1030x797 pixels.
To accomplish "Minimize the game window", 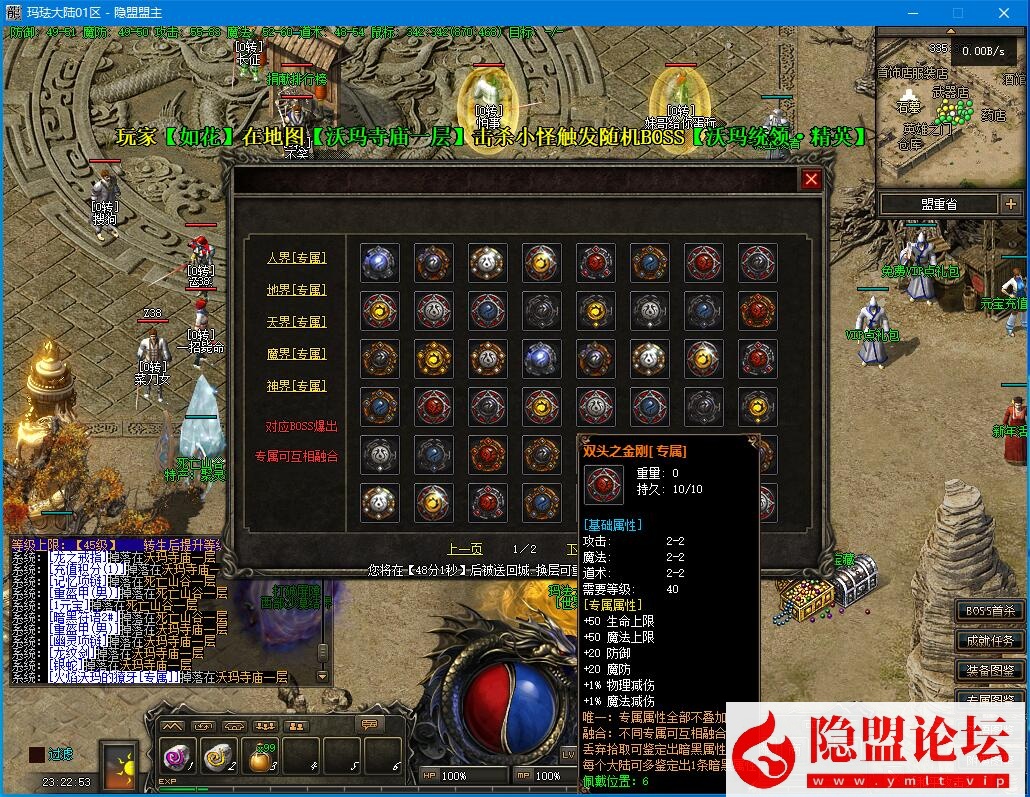I will [911, 13].
